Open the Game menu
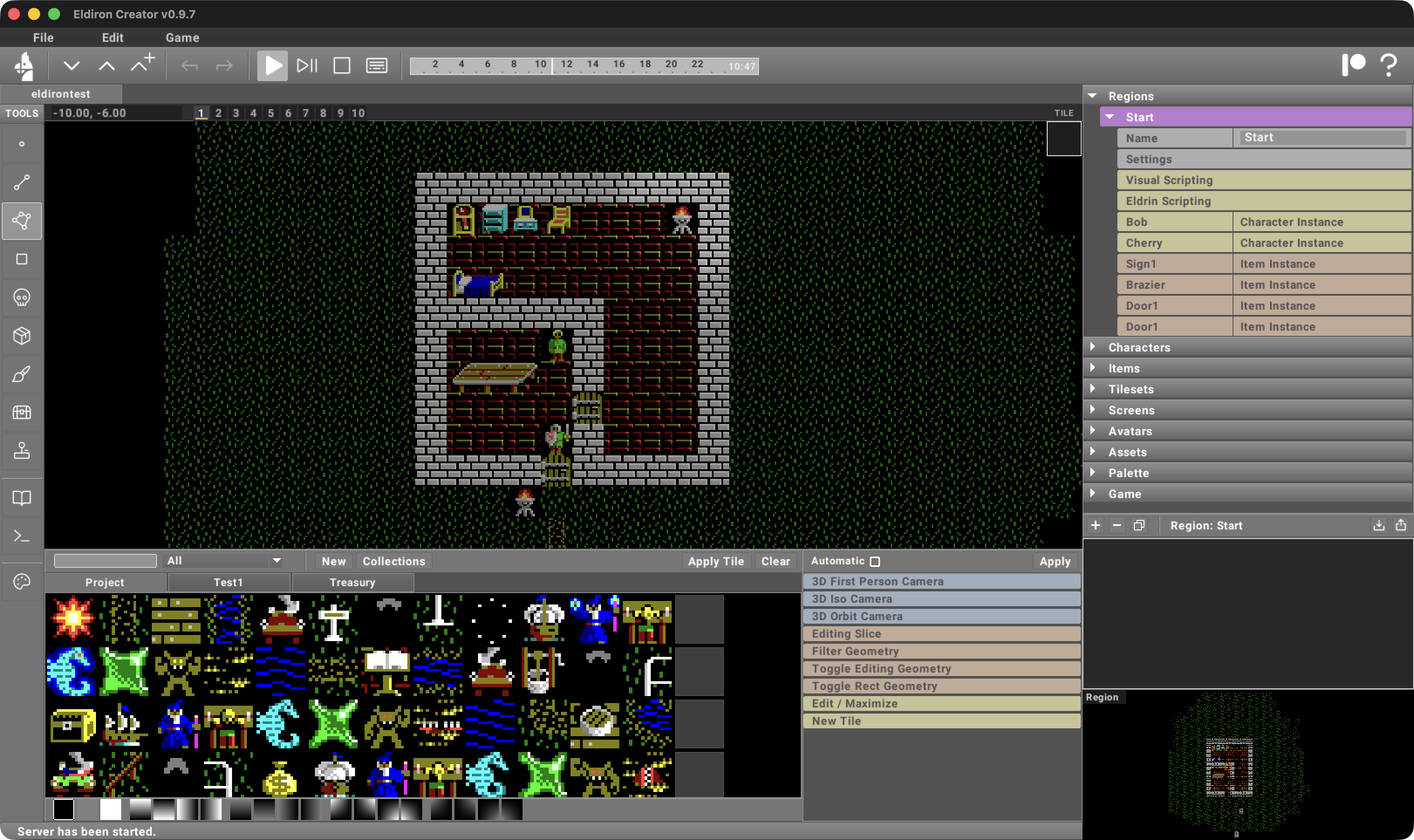This screenshot has height=840, width=1414. 182,38
